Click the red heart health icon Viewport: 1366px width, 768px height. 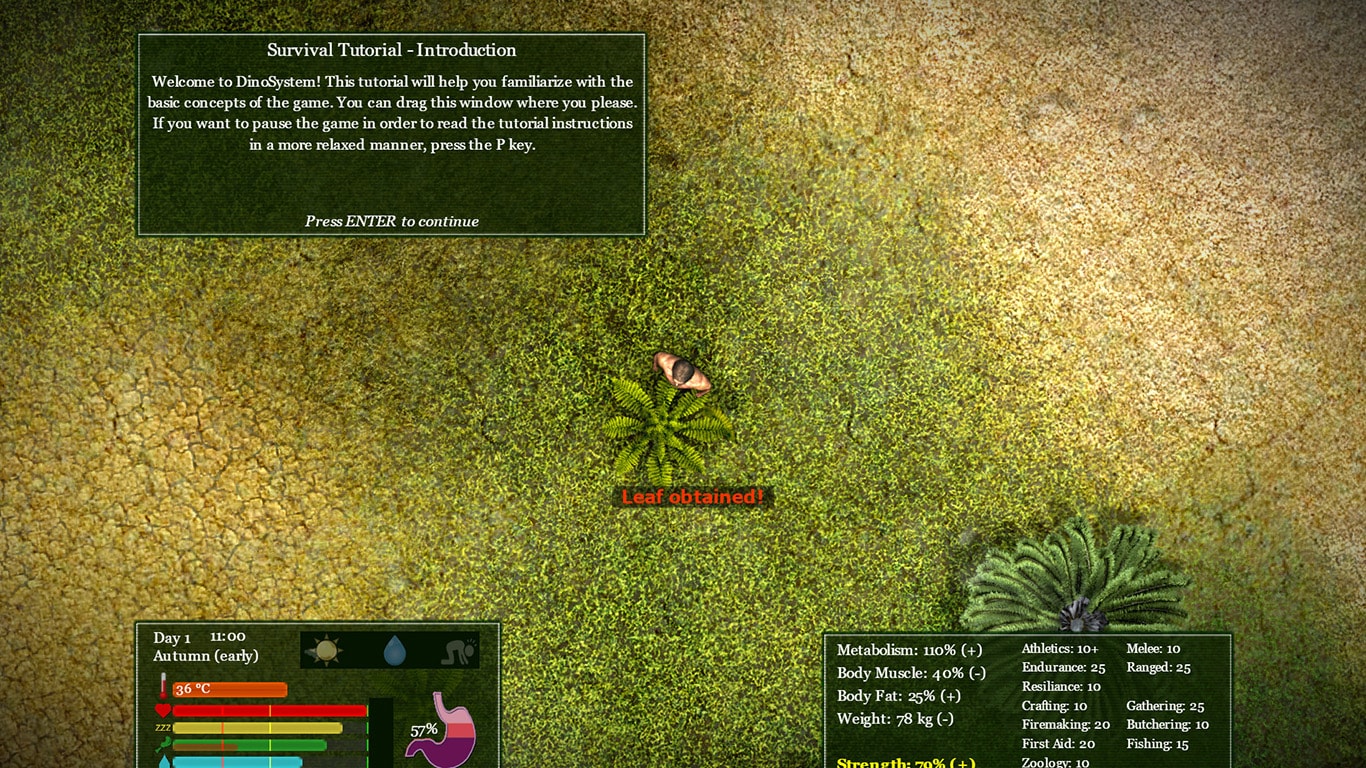[x=163, y=710]
